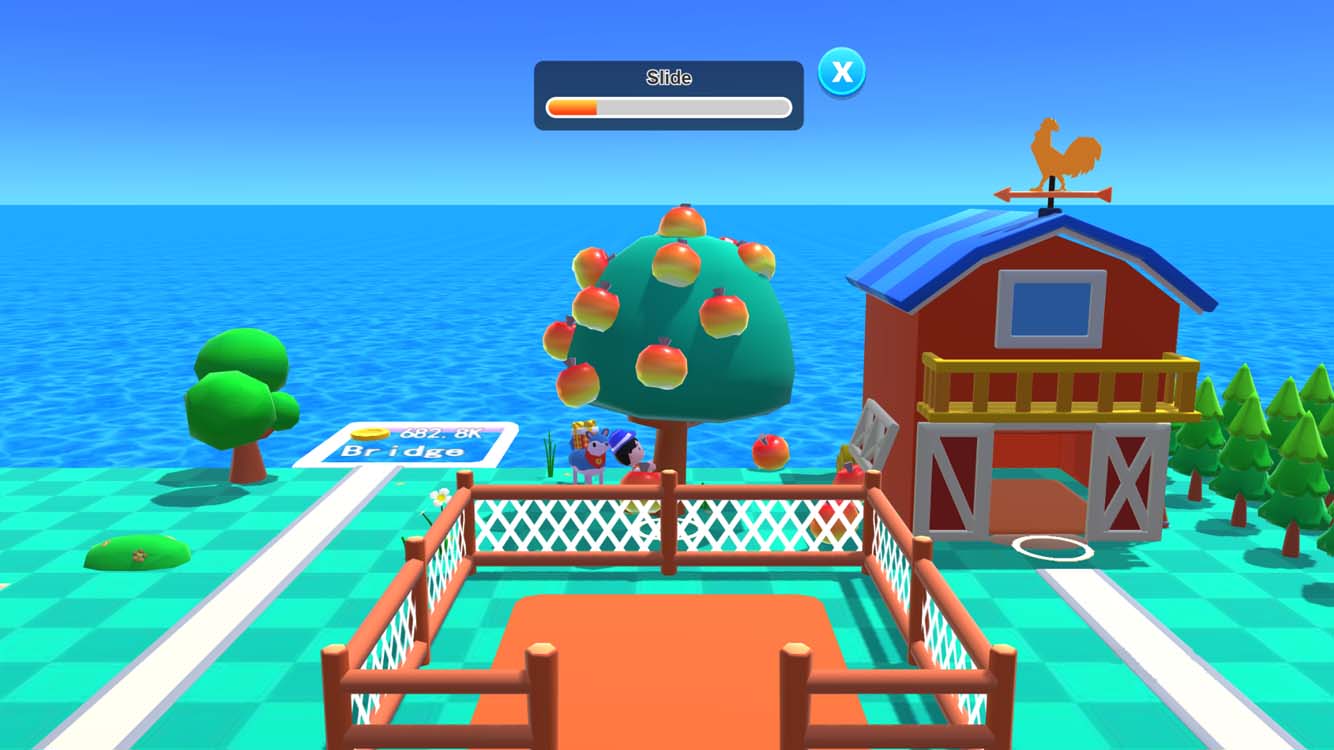Select the Slide title on the top panel
Image resolution: width=1334 pixels, height=750 pixels.
pos(668,77)
